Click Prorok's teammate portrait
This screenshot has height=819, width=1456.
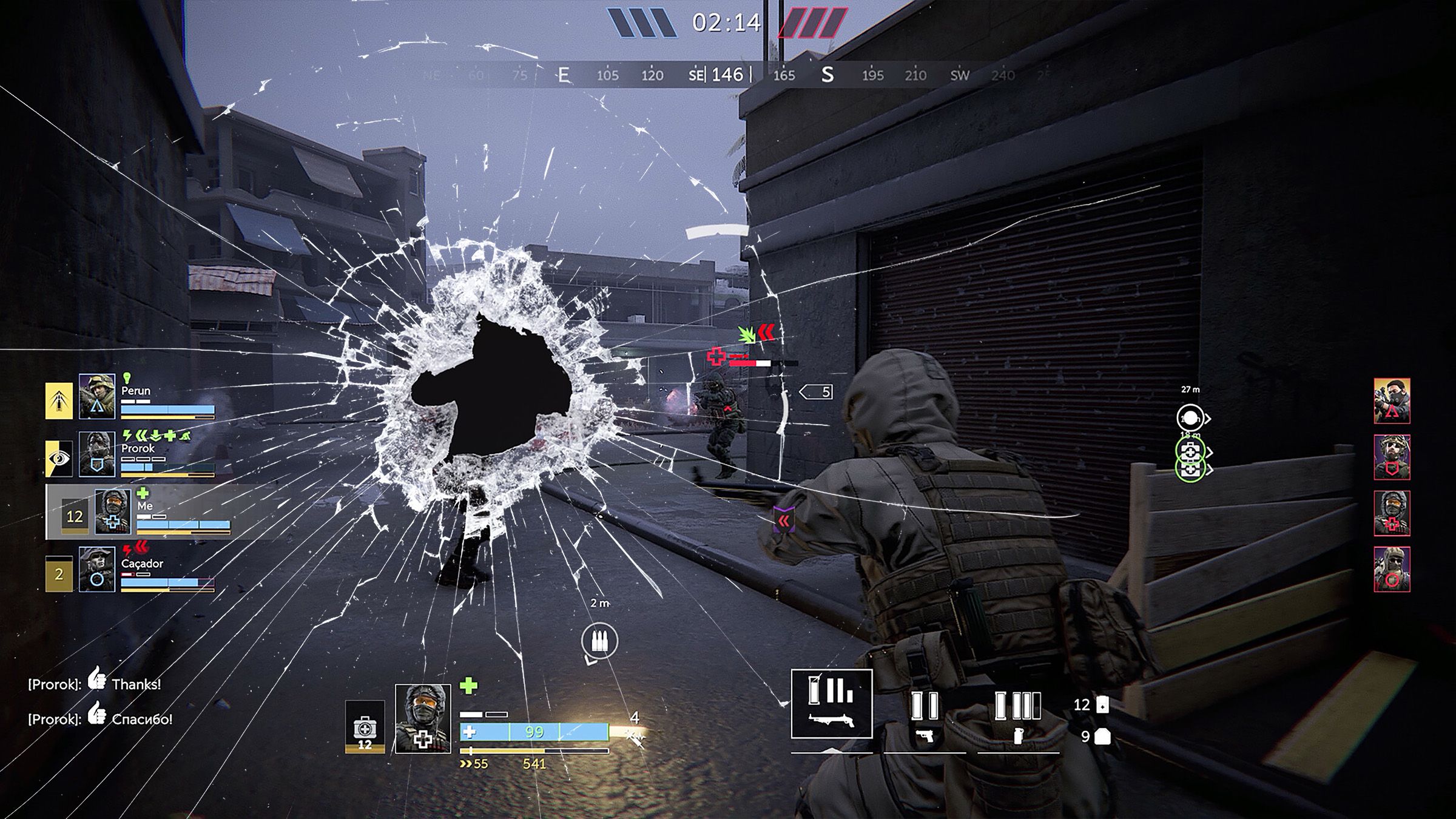(97, 454)
